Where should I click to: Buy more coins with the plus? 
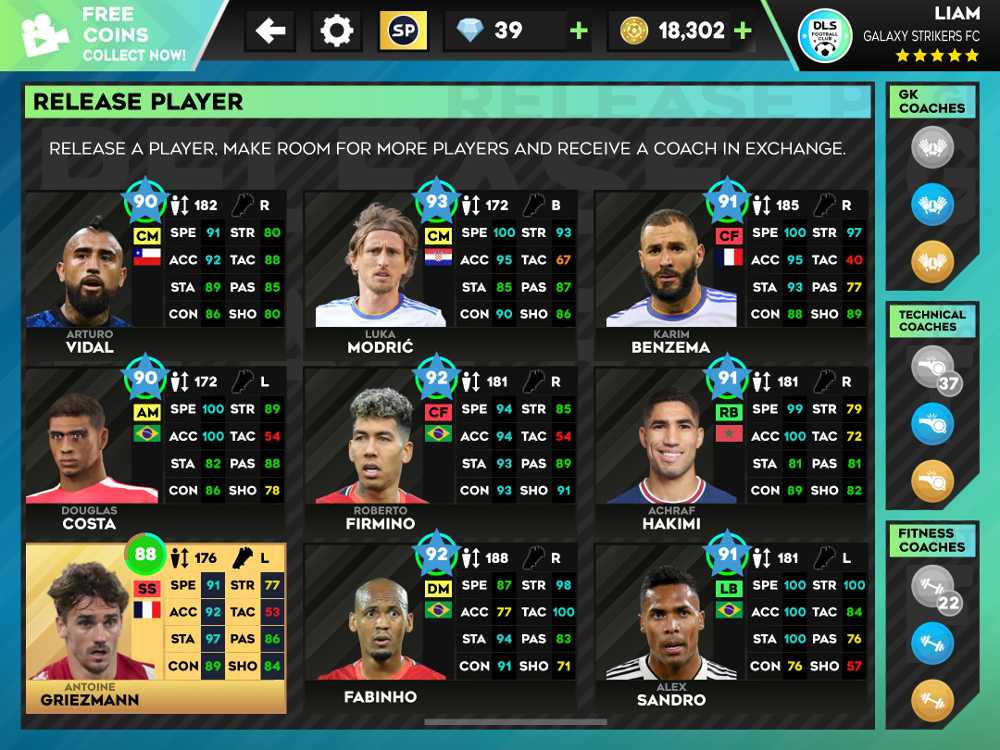click(x=742, y=31)
